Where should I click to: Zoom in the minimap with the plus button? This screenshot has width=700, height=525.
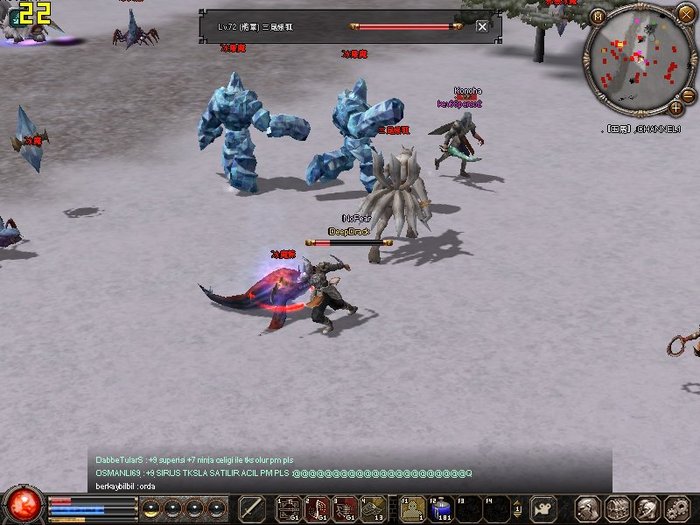coord(677,106)
